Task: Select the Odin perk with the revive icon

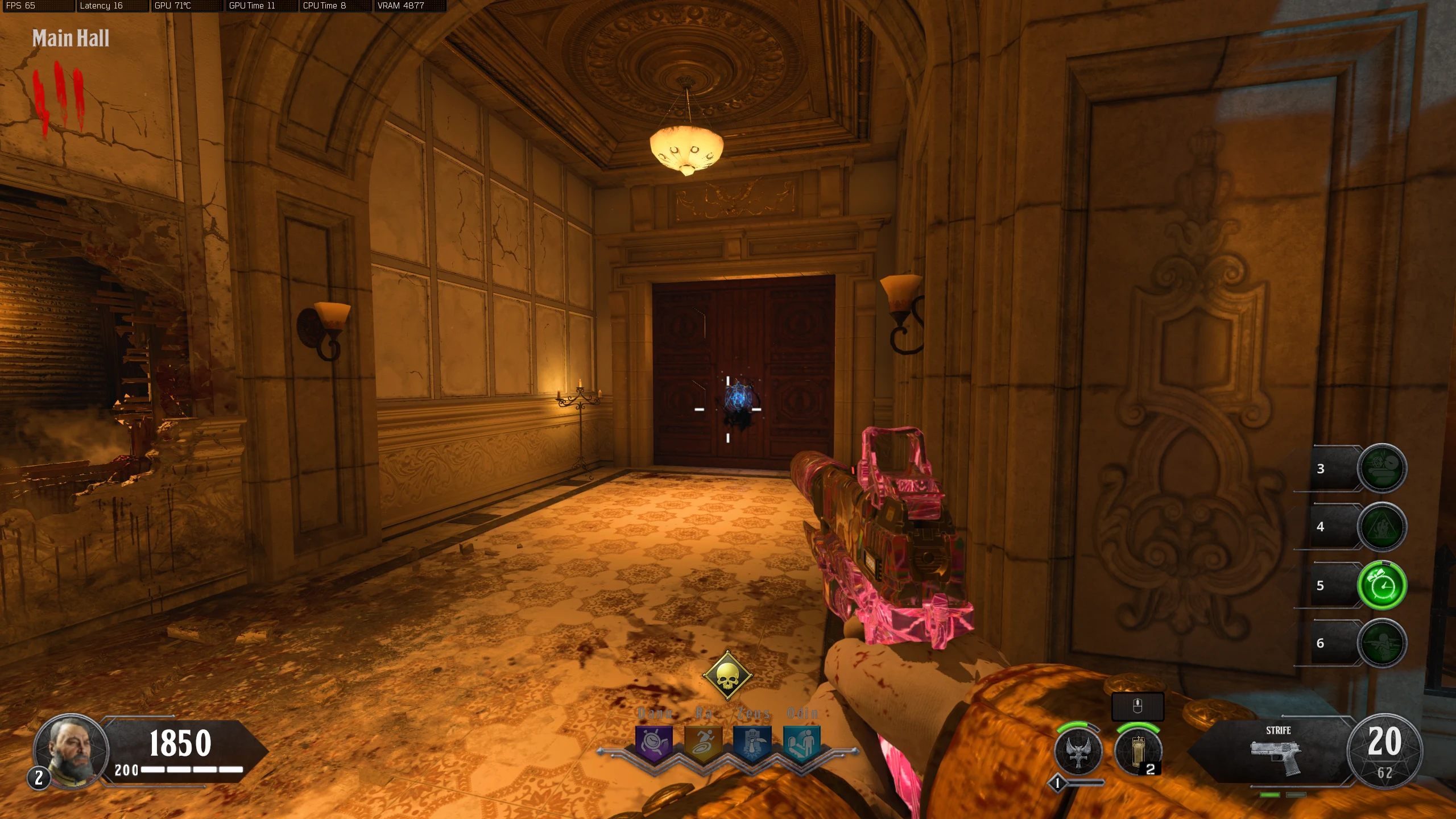Action: tap(801, 743)
